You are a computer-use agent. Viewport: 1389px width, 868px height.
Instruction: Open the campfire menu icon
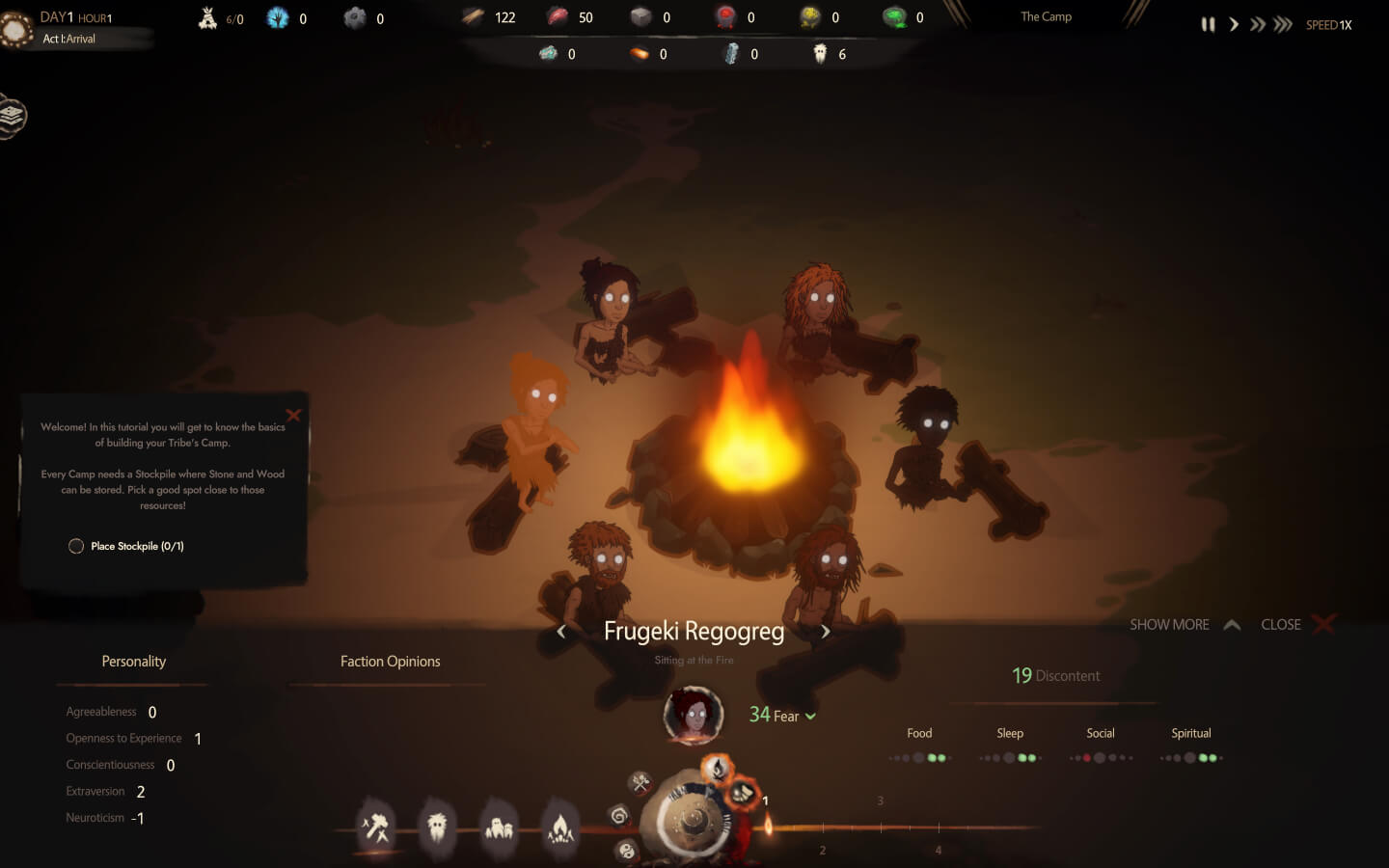pos(560,827)
